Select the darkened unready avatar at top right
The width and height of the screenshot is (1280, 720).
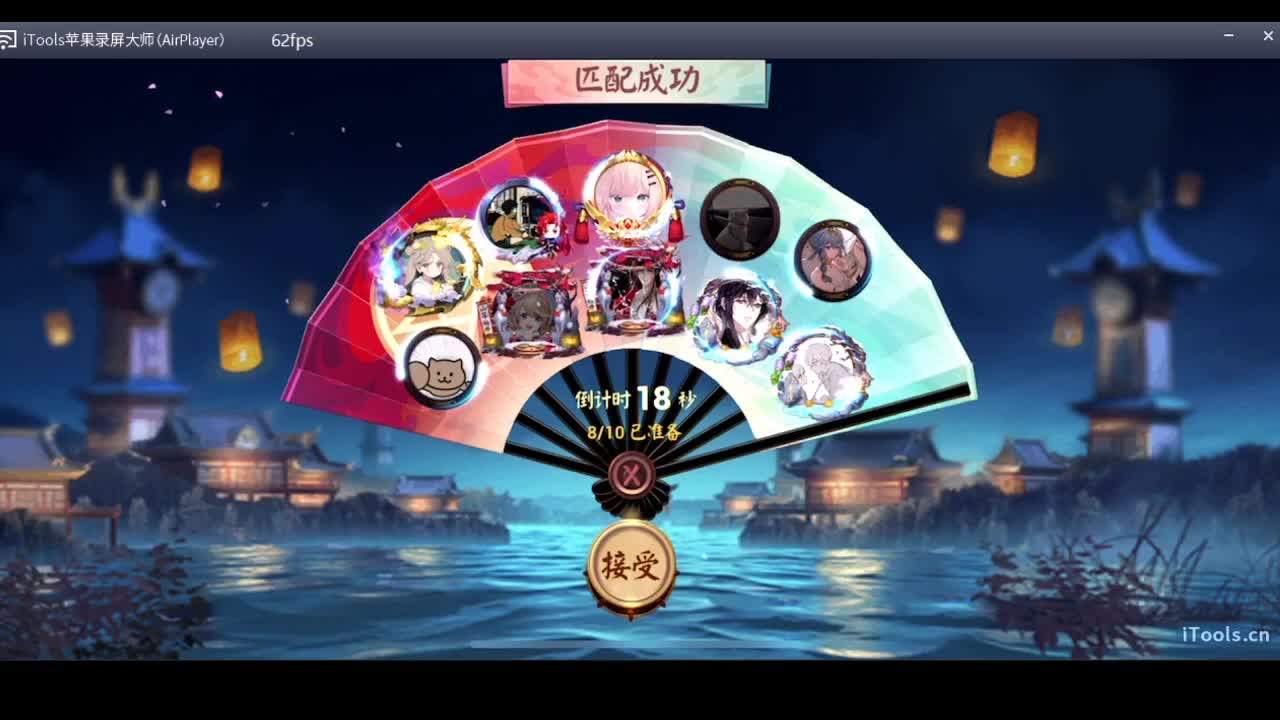tap(740, 217)
